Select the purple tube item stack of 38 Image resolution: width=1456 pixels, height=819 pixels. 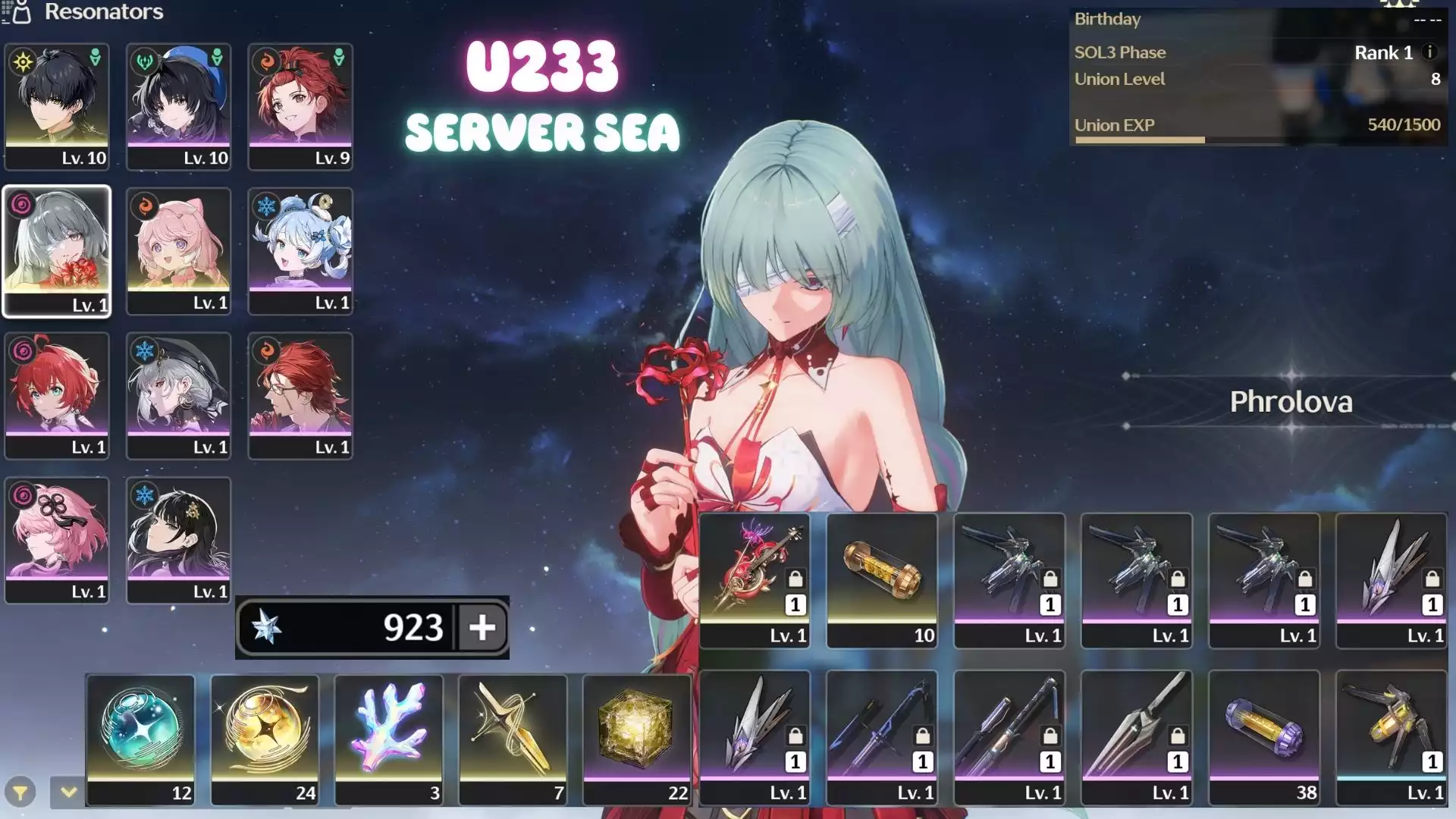coord(1264,736)
